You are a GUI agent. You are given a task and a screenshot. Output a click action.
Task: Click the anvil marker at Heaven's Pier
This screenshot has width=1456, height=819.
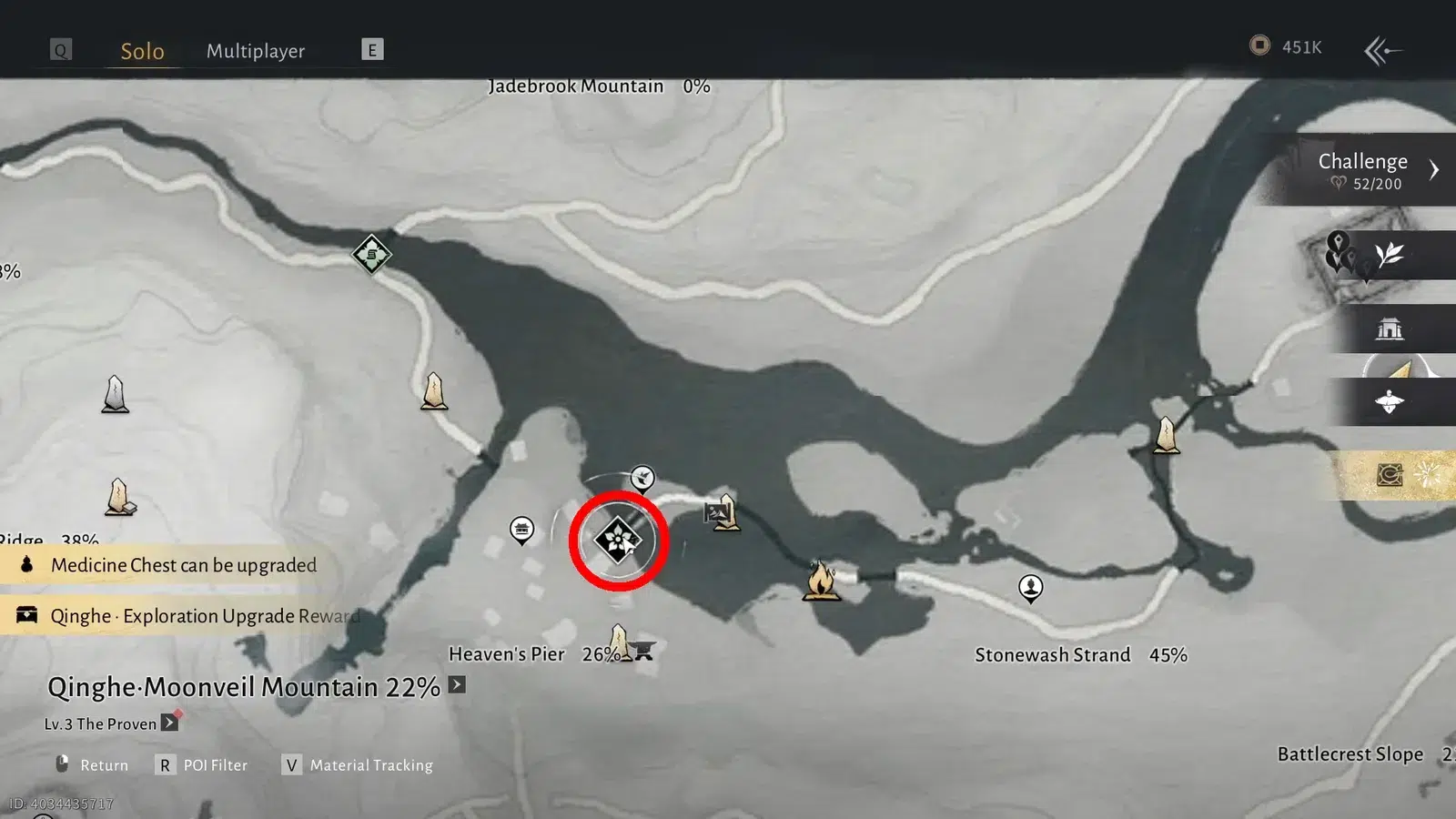644,650
